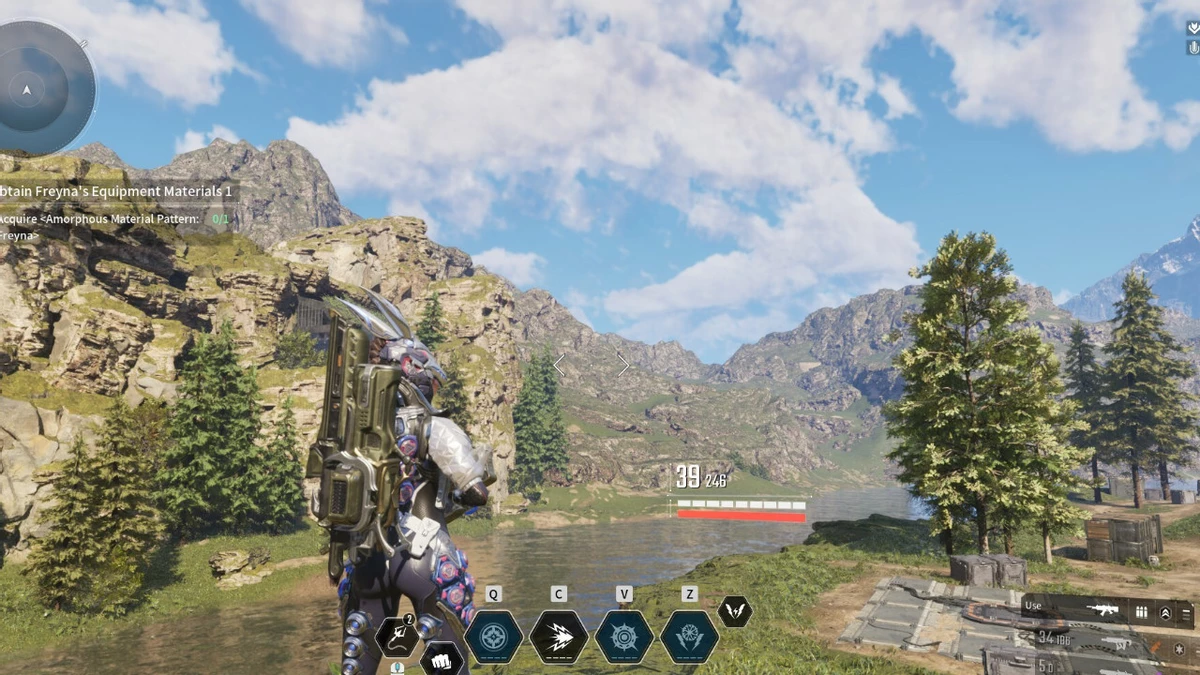The image size is (1200, 675).
Task: Trigger the C lightning arrow skill
Action: click(x=558, y=636)
